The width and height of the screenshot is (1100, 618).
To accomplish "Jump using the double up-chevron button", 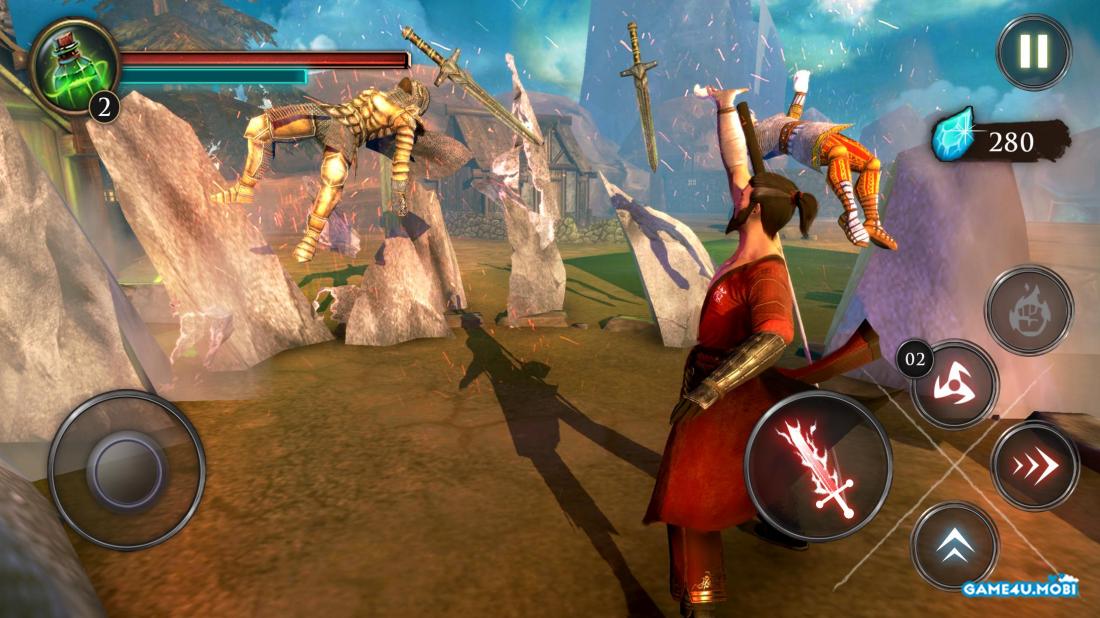I will pyautogui.click(x=954, y=546).
